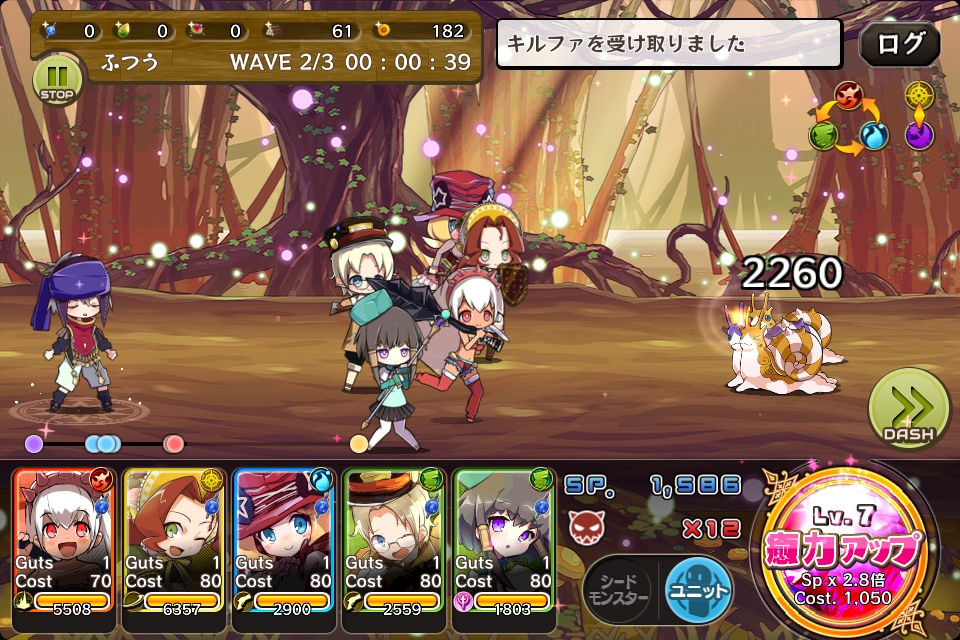
Task: Deploy the gray-haired purple-eyed unit card
Action: [x=506, y=540]
